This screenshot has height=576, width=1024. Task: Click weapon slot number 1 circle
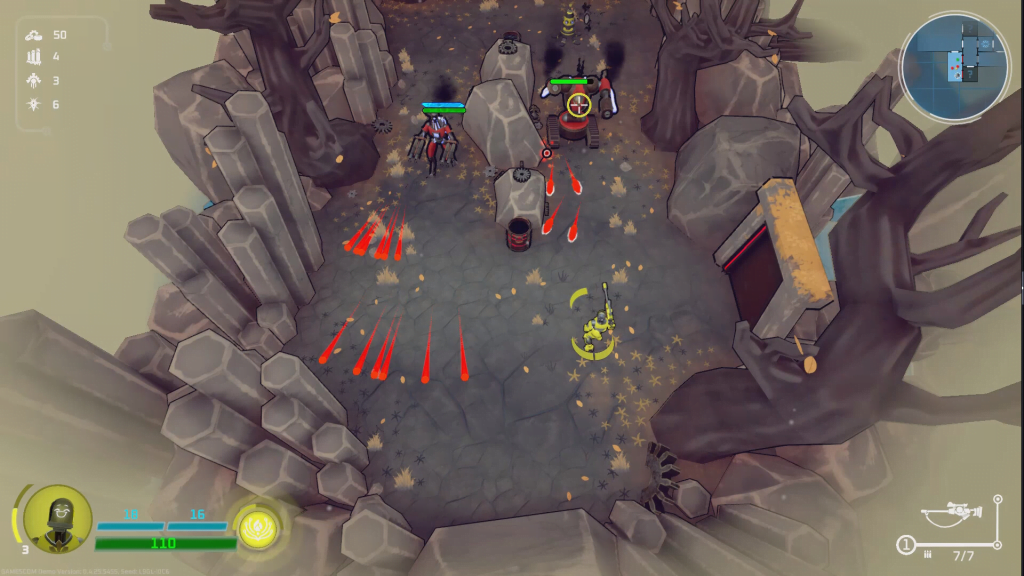click(905, 545)
